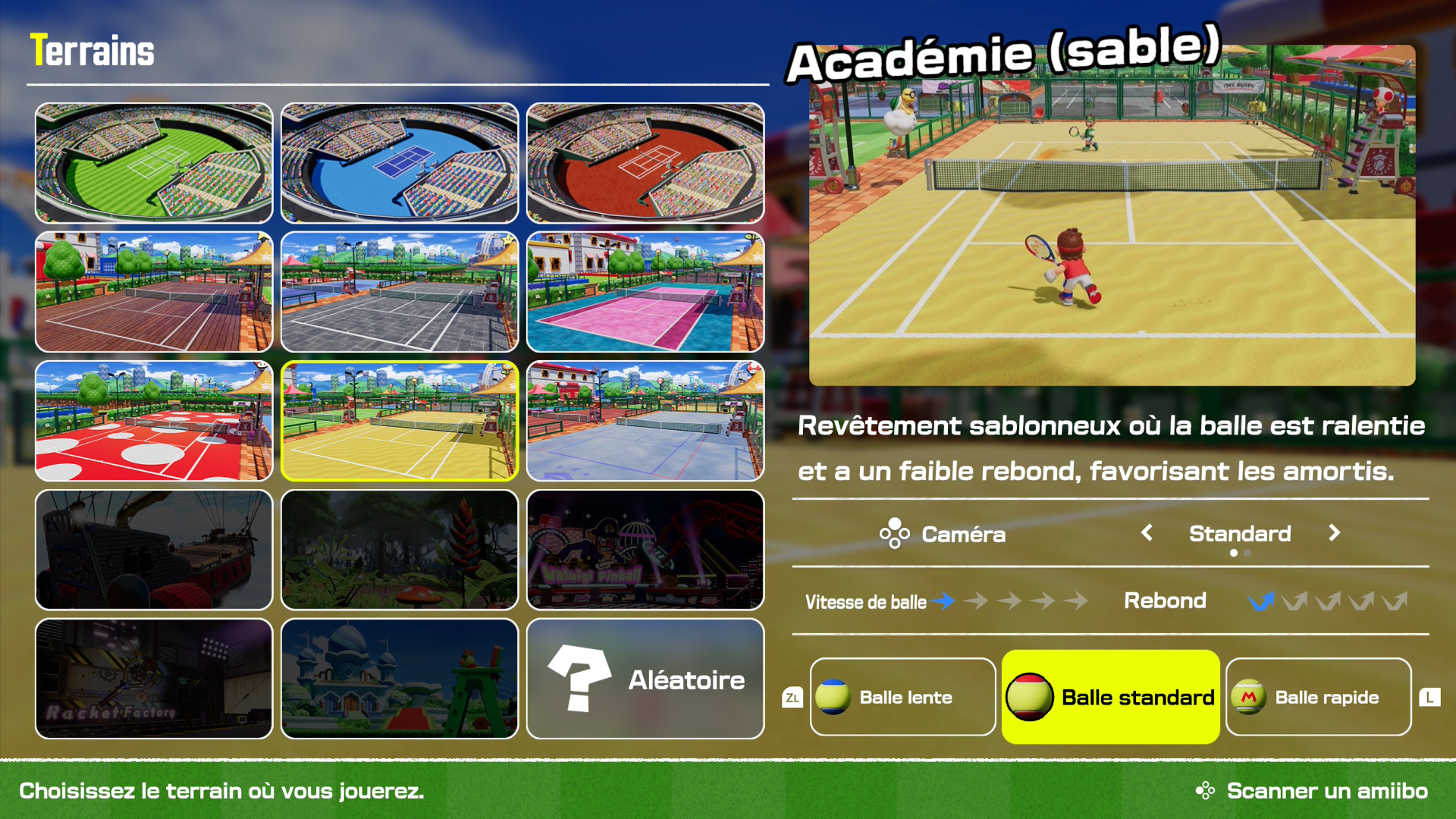
Task: Choose Balle lente ball type
Action: [902, 697]
